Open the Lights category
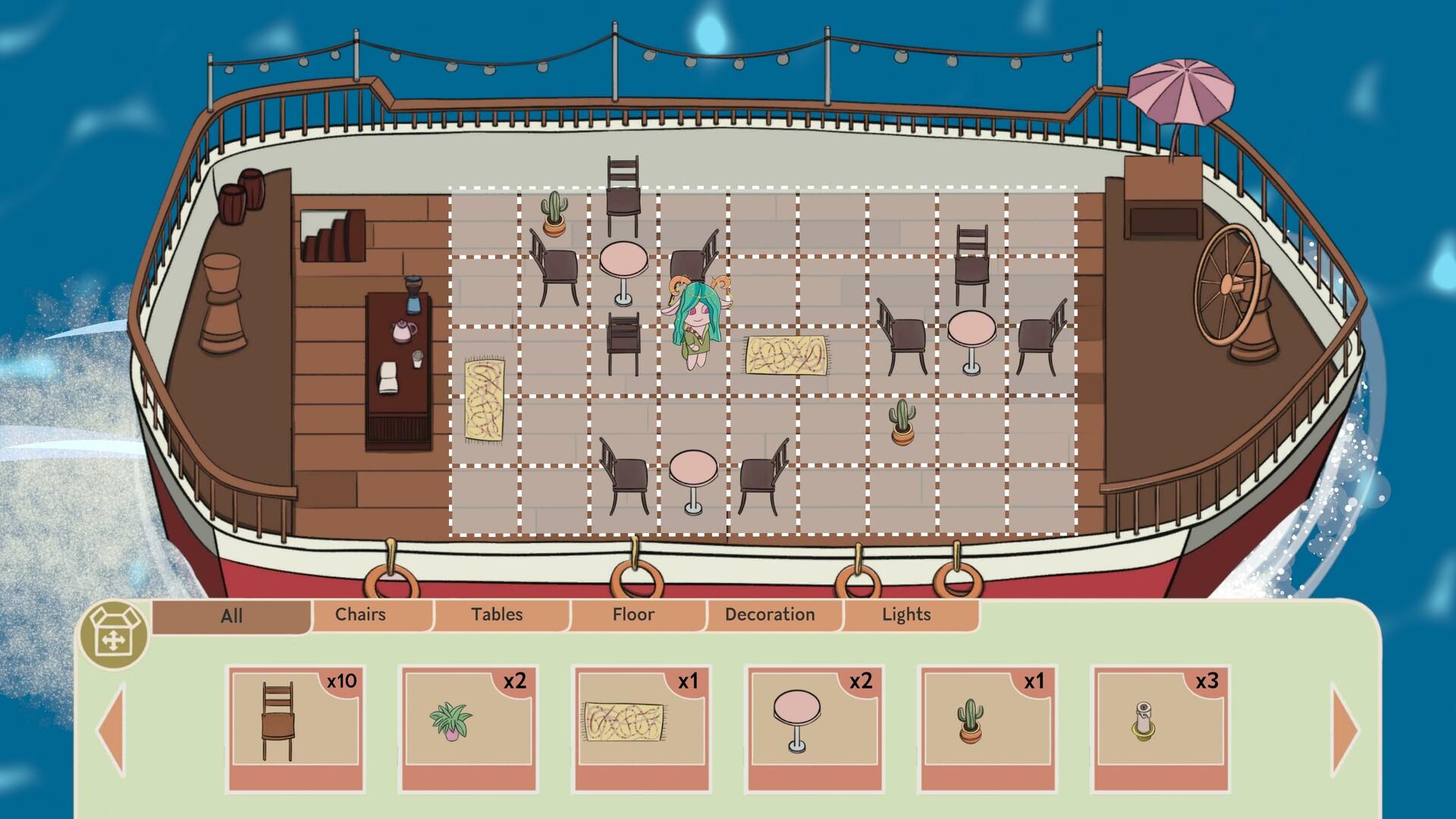This screenshot has height=819, width=1456. pyautogui.click(x=906, y=614)
